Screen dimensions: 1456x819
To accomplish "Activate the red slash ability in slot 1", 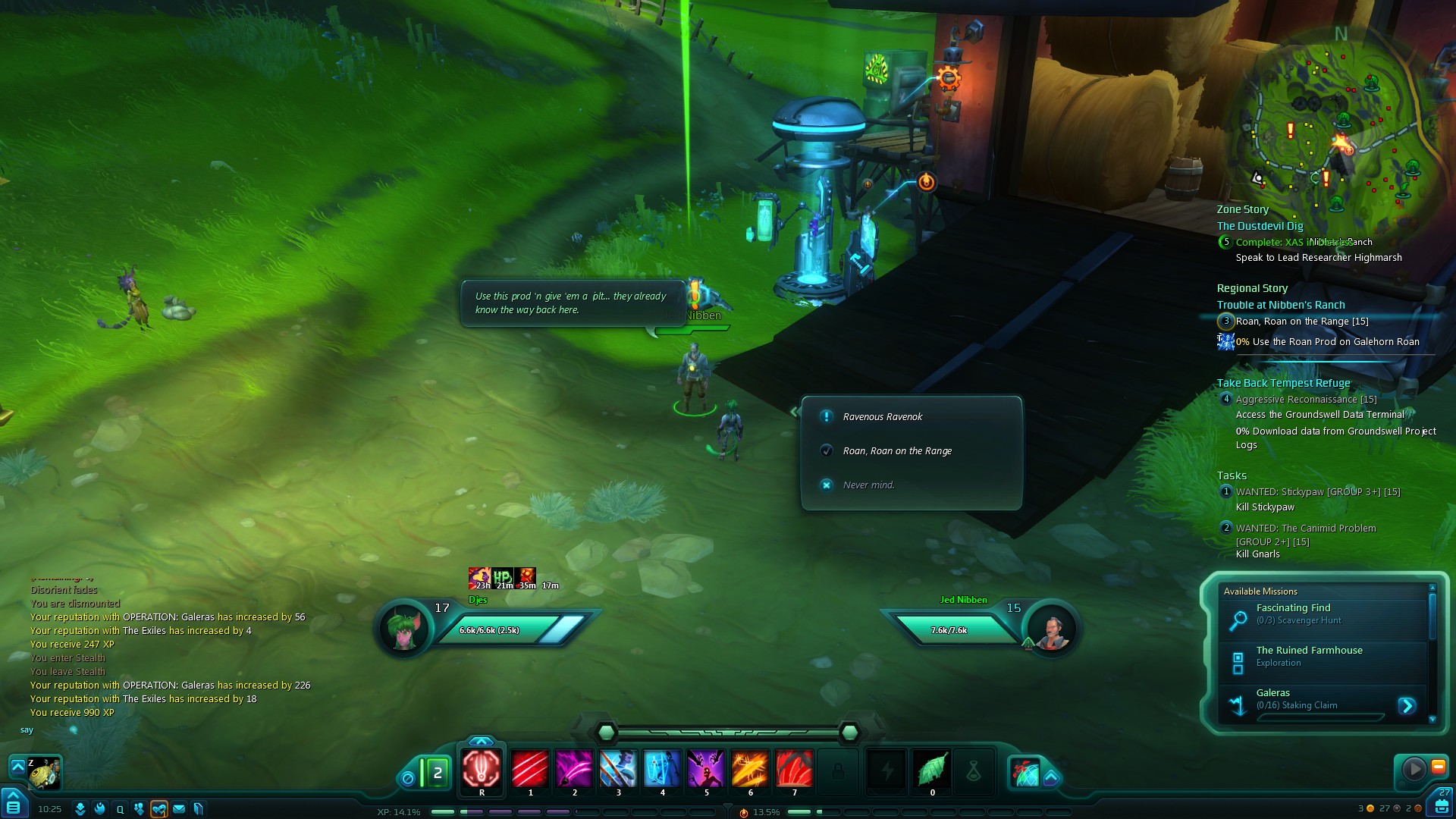I will [530, 769].
